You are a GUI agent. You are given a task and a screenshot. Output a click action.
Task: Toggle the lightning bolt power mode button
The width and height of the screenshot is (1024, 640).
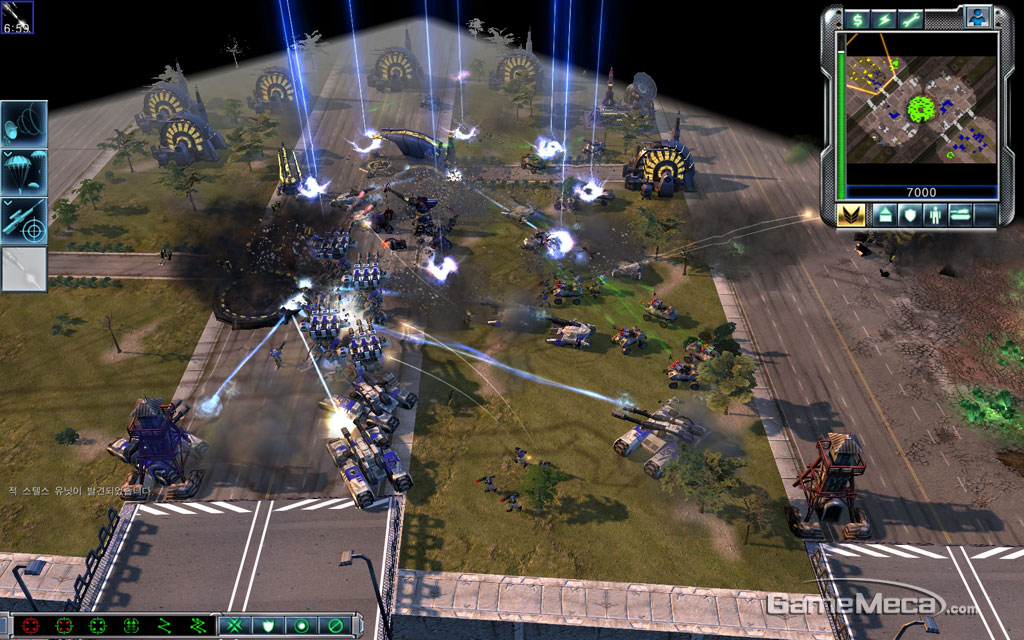click(x=884, y=19)
